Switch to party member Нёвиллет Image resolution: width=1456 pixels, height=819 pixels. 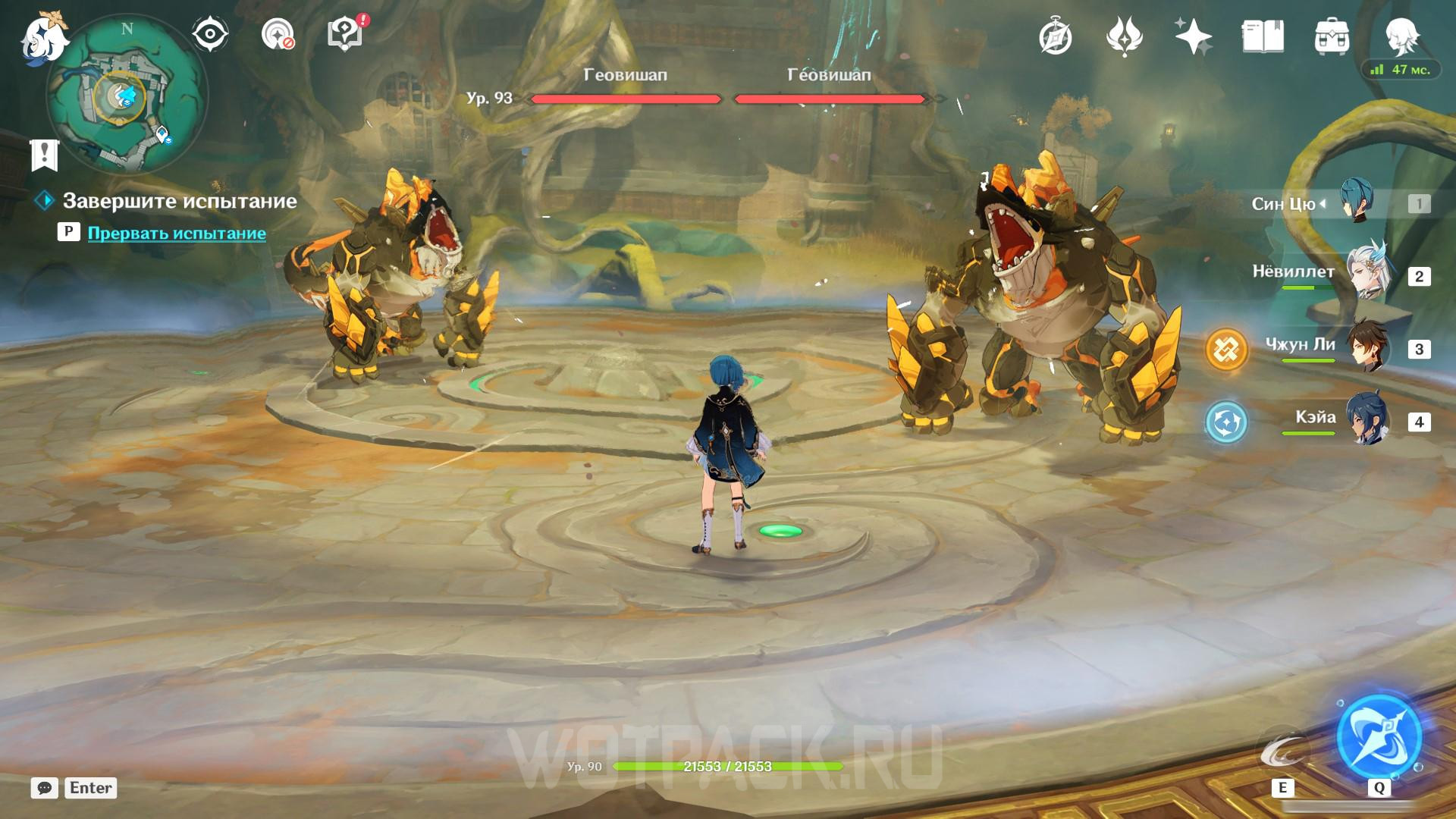[1367, 275]
